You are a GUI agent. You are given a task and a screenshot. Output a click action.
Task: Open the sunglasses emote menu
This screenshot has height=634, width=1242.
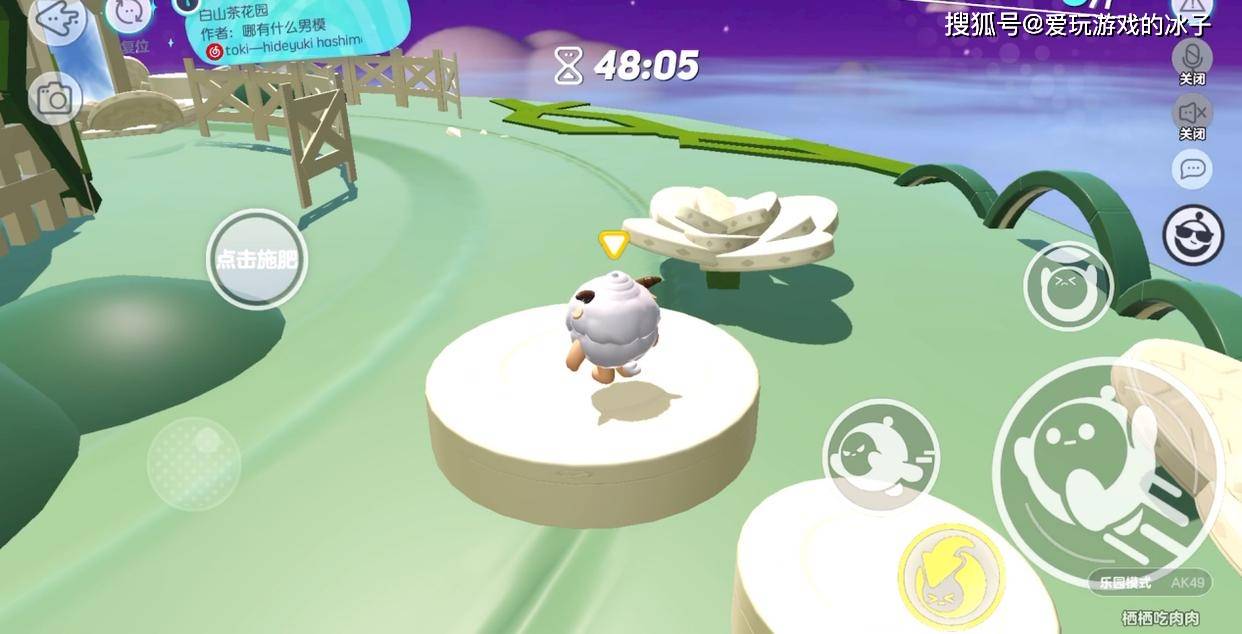1193,235
